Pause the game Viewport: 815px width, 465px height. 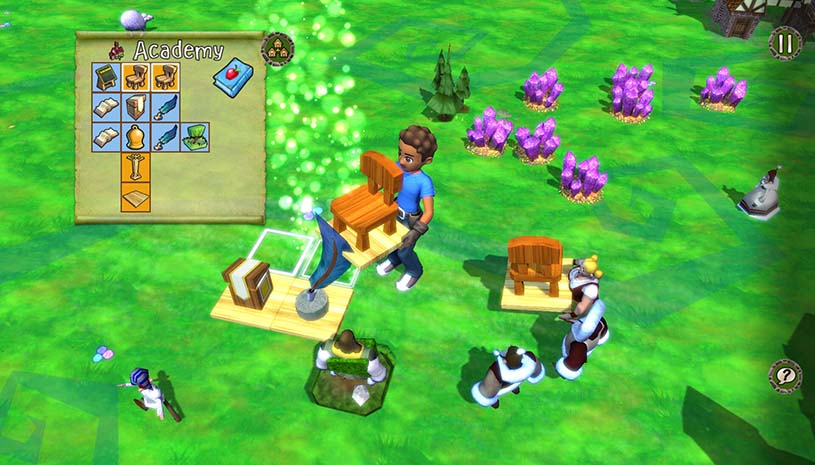785,43
